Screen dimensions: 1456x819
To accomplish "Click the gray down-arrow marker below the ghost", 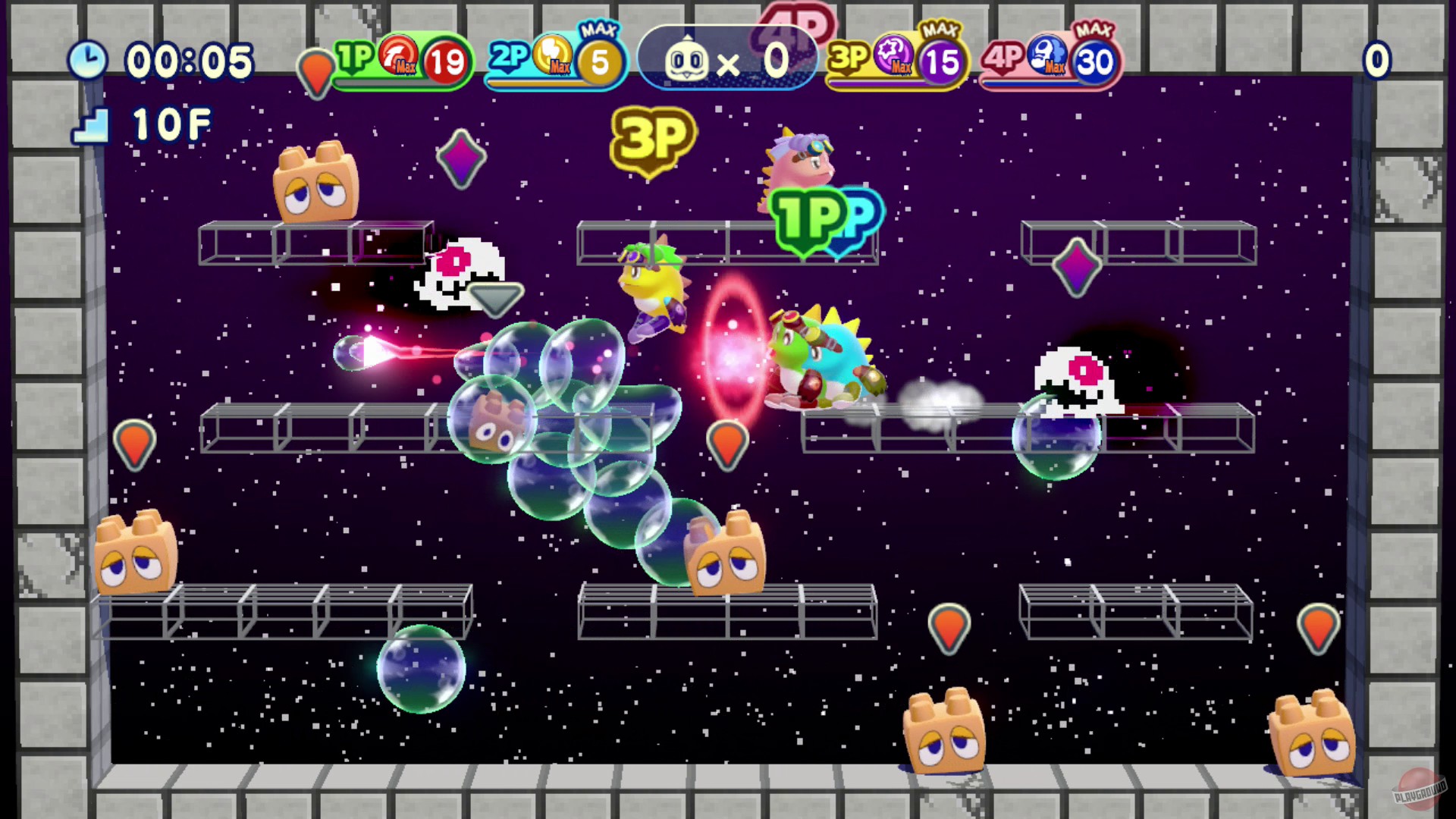I will pyautogui.click(x=497, y=298).
